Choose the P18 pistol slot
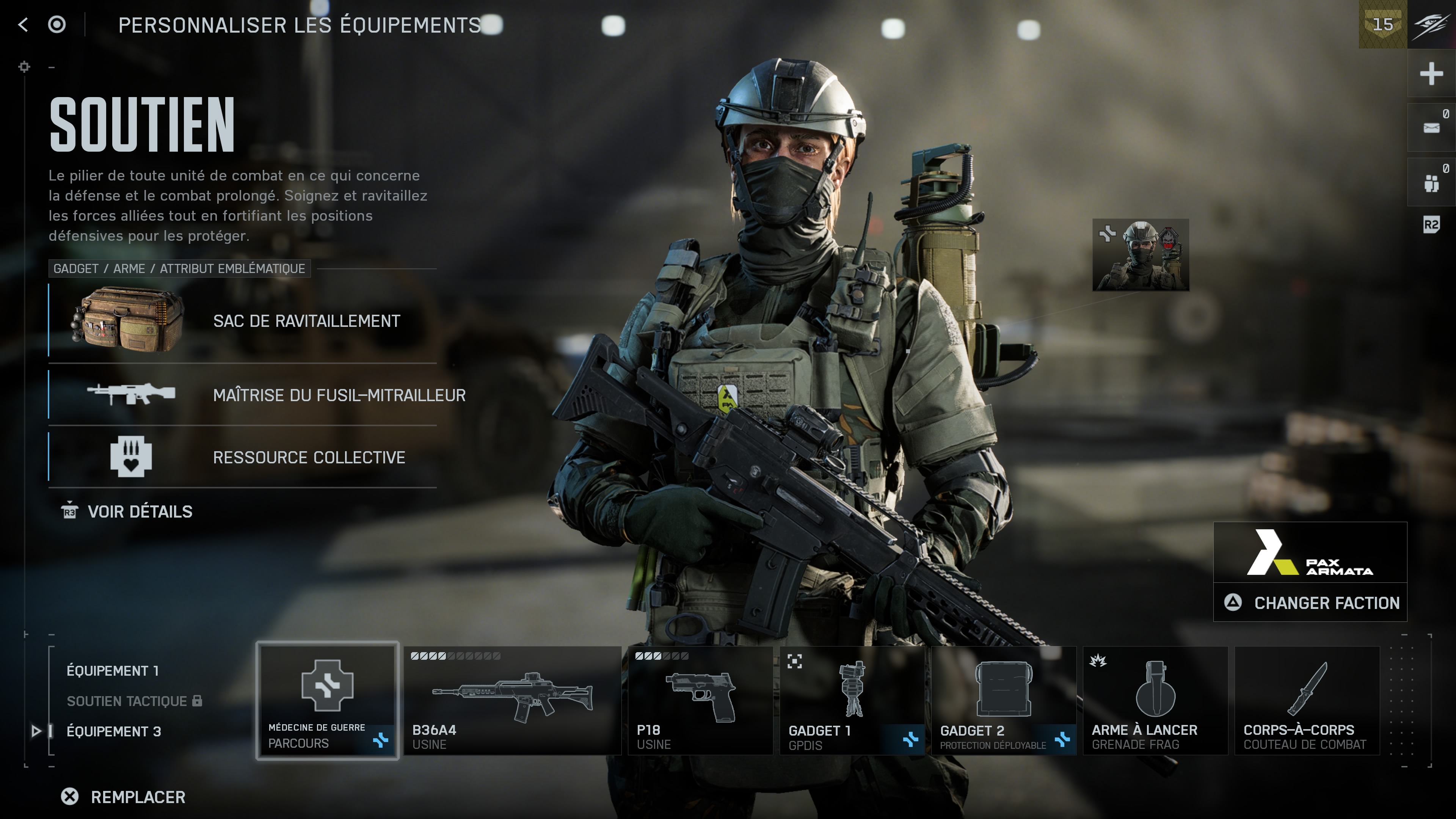This screenshot has height=819, width=1456. click(700, 700)
